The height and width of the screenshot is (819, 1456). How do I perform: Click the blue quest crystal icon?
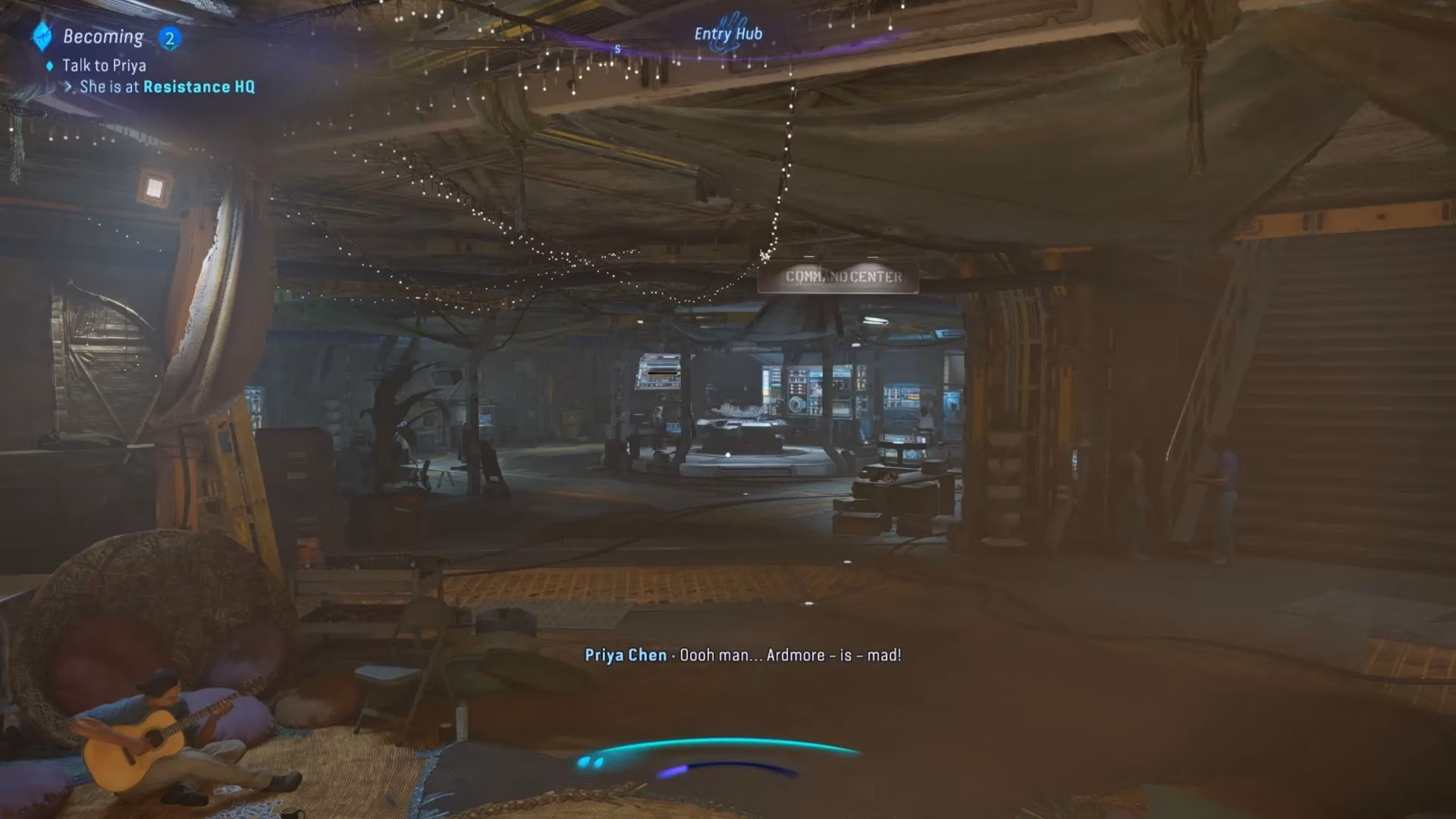click(42, 36)
